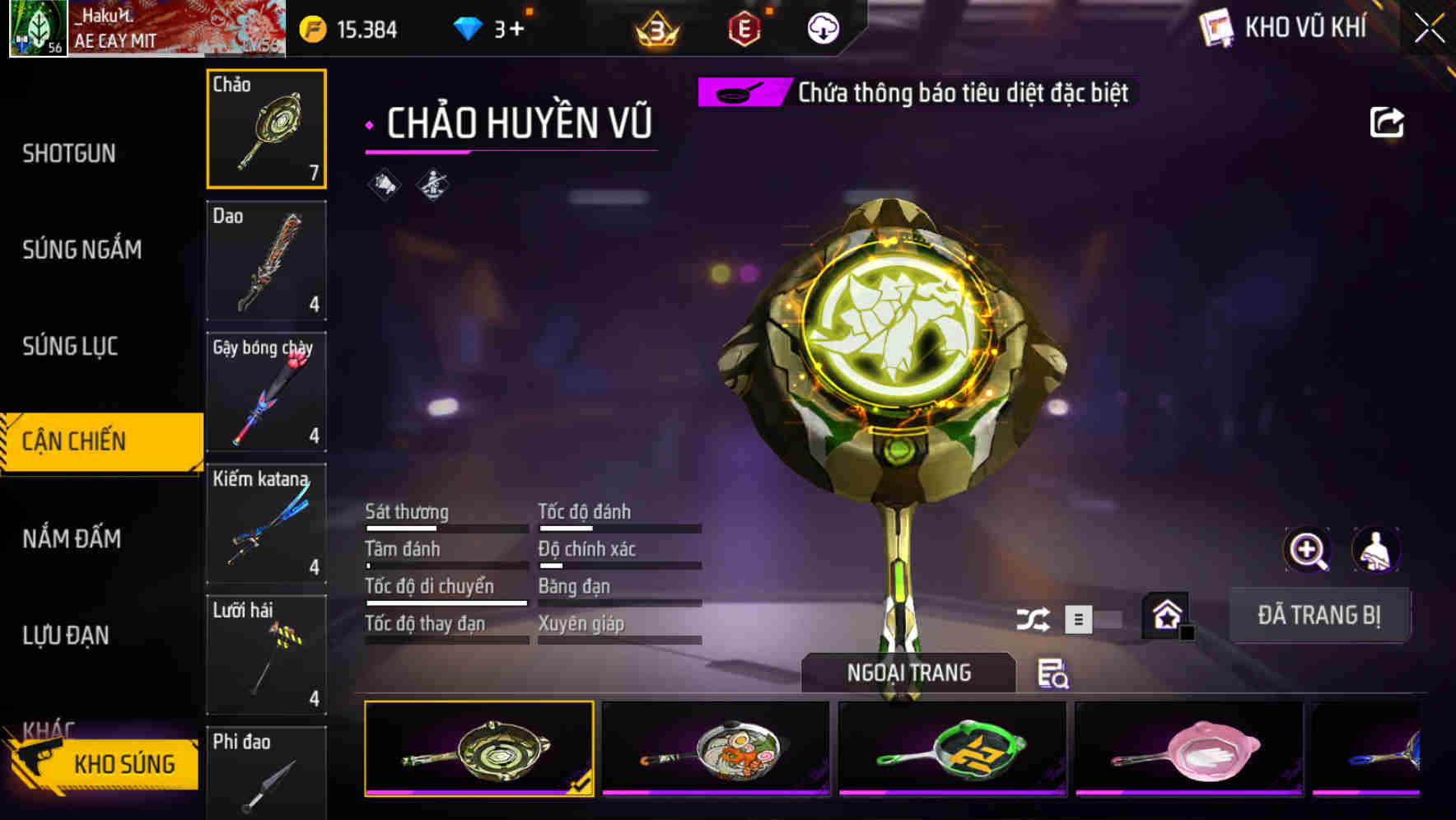
Task: Toggle the home-star favorite marker
Action: point(1164,614)
